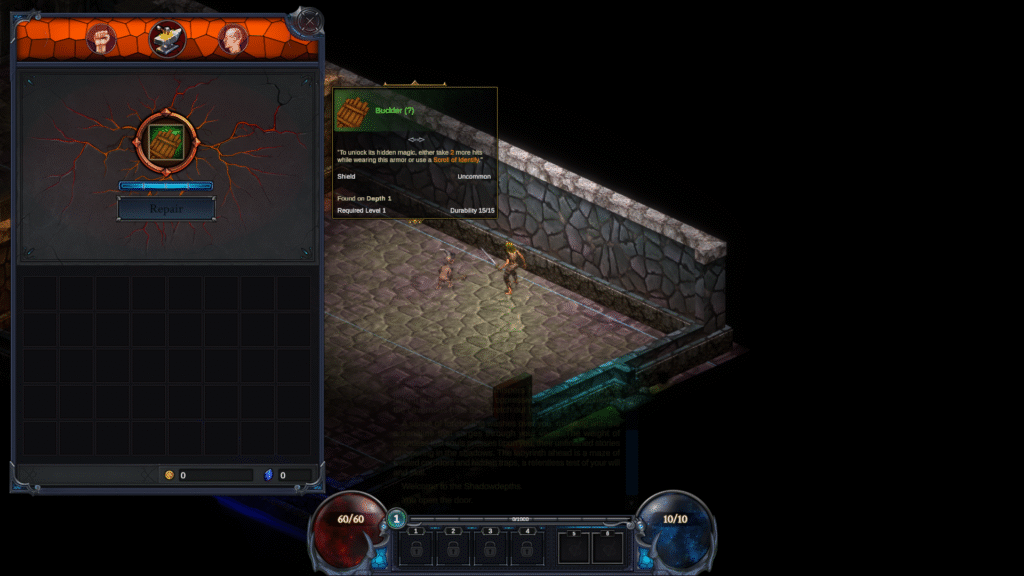Select the Buckler in the repair slot
The image size is (1024, 576).
click(x=167, y=144)
